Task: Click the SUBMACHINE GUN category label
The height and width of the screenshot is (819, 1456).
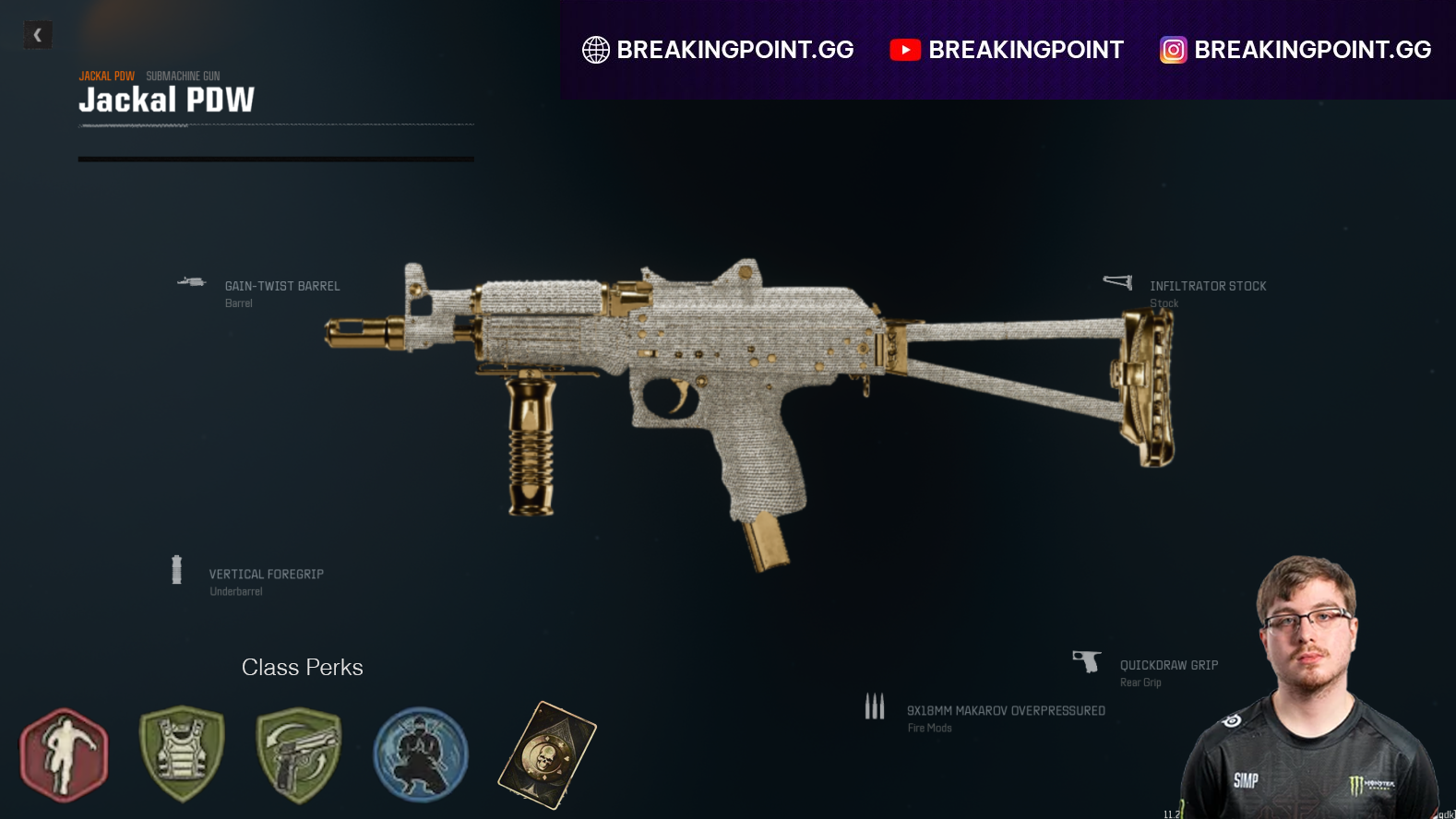Action: (x=184, y=76)
